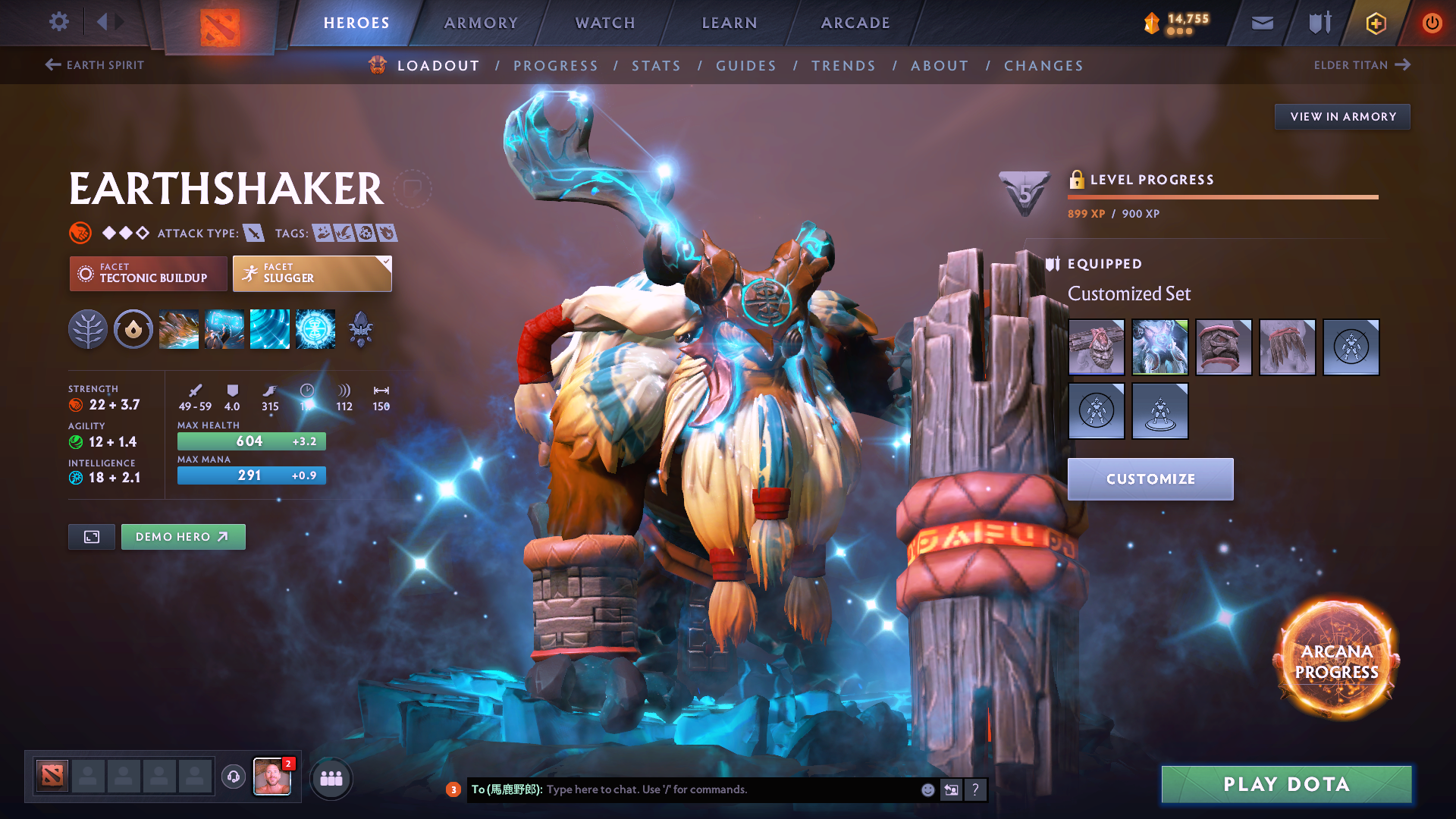Open the settings gear menu

(x=58, y=22)
